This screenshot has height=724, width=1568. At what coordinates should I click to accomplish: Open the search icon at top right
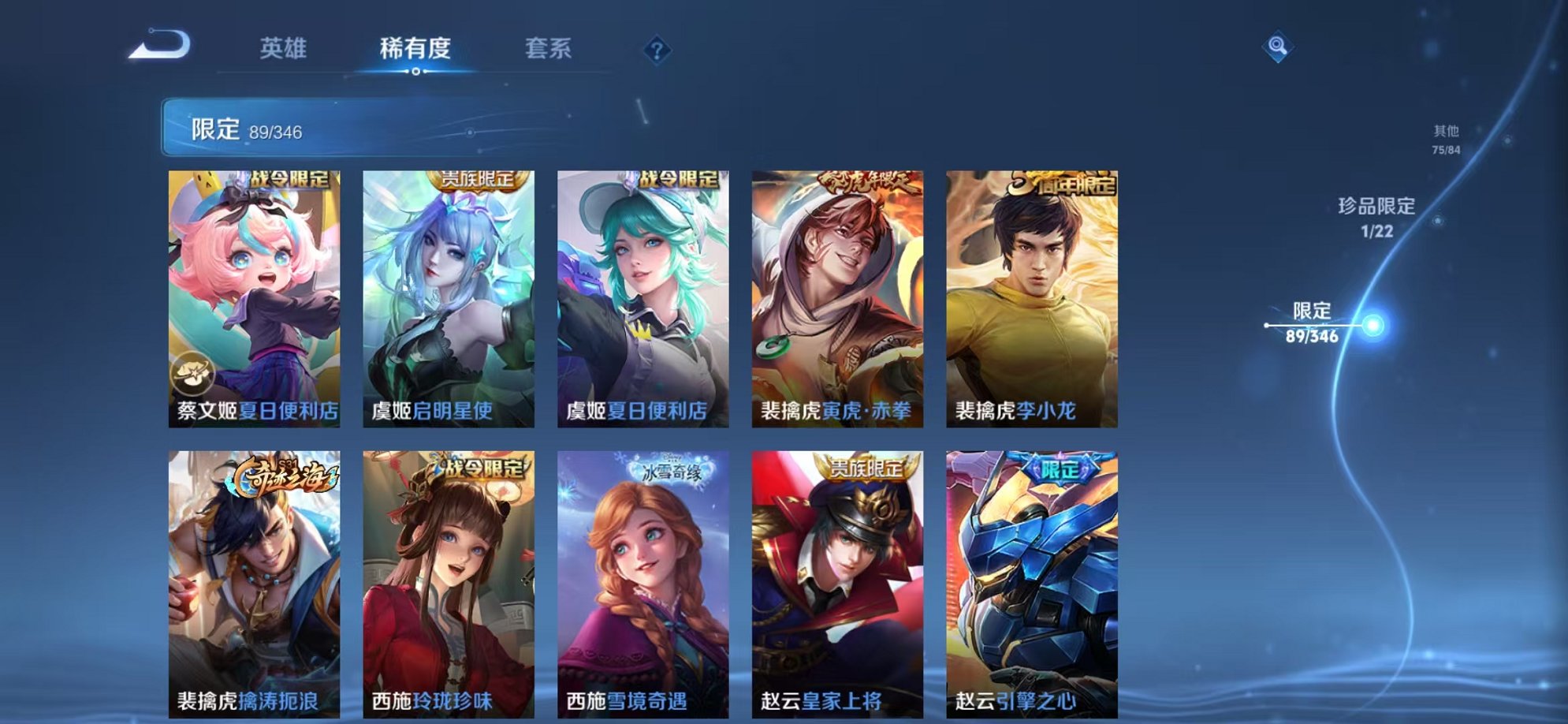(x=1277, y=47)
